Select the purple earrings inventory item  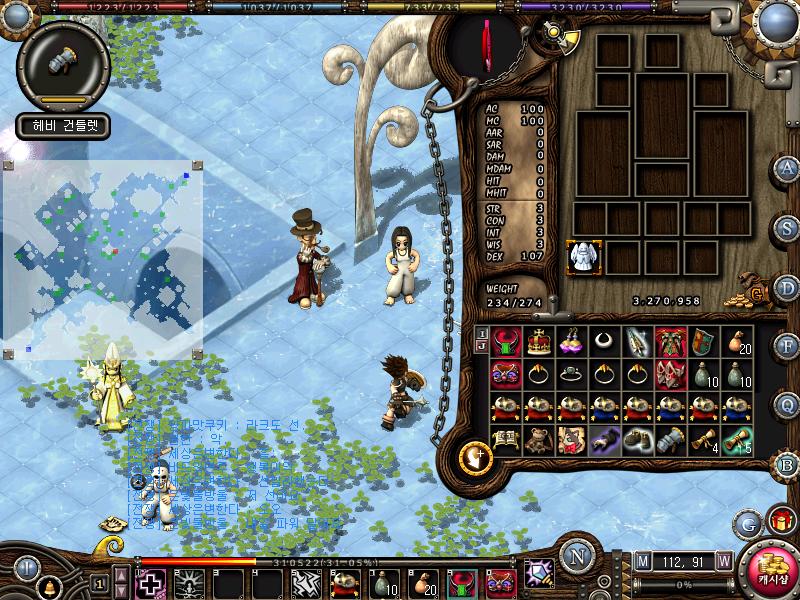tap(572, 342)
